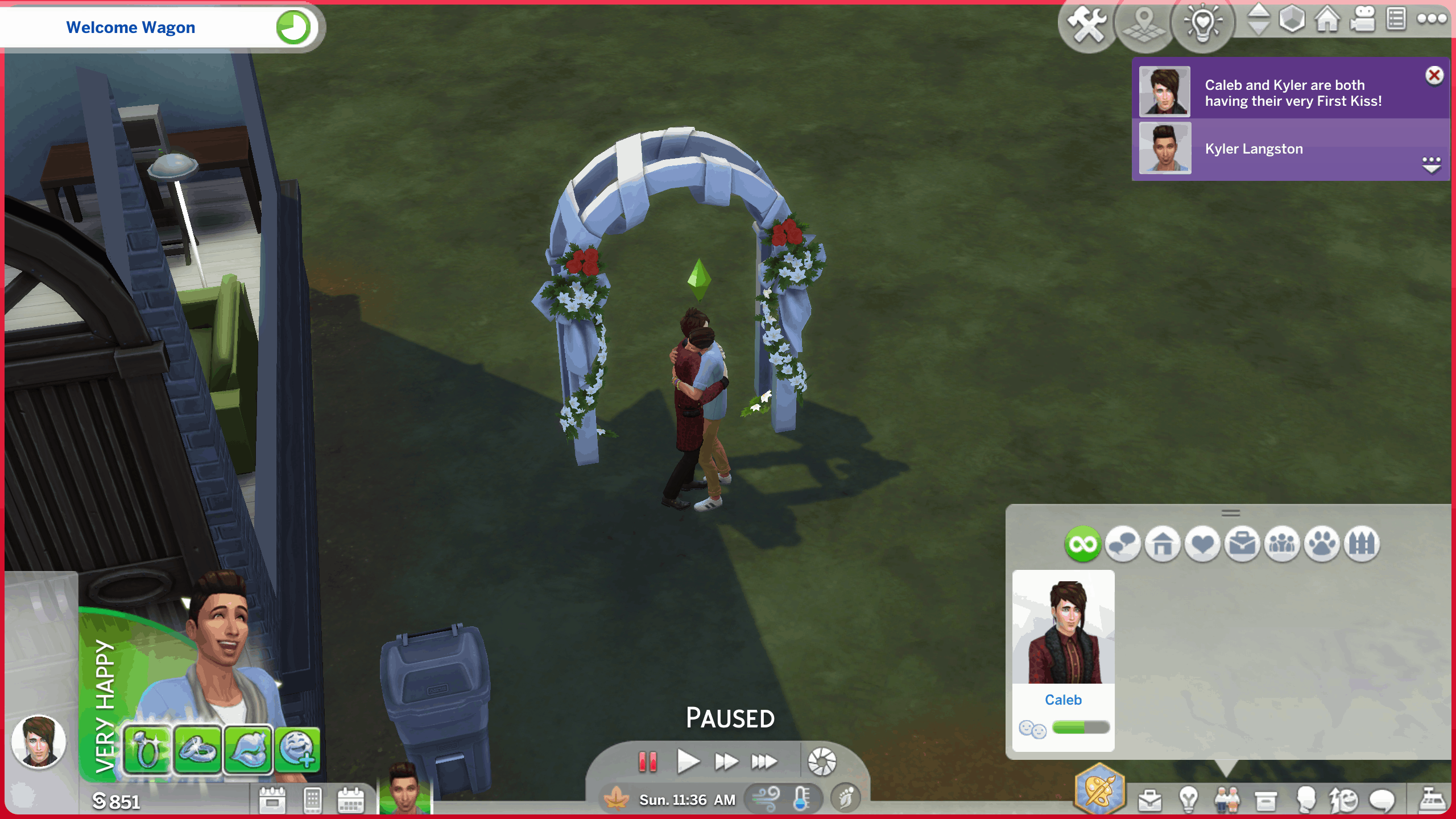Close the First Kiss notification
The image size is (1456, 819).
tap(1434, 75)
